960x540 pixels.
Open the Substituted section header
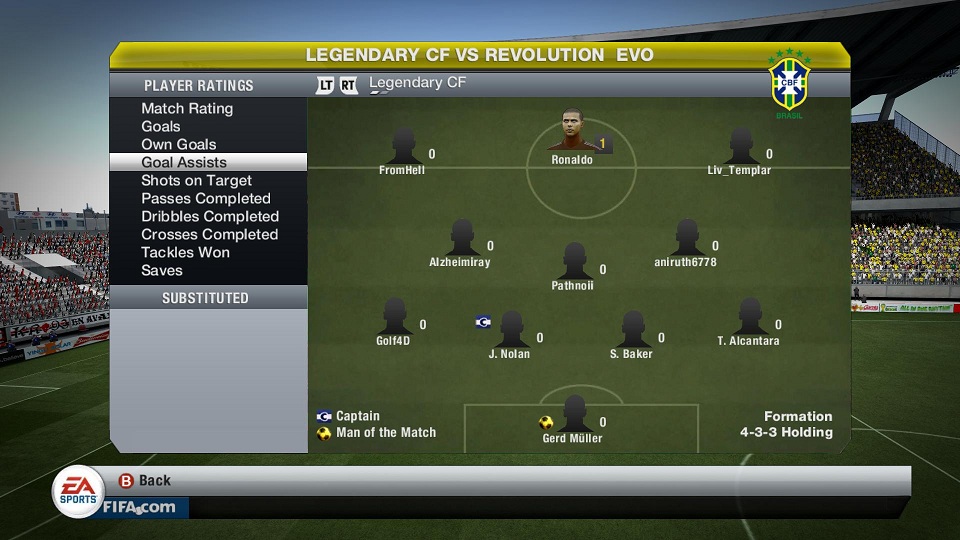(206, 298)
